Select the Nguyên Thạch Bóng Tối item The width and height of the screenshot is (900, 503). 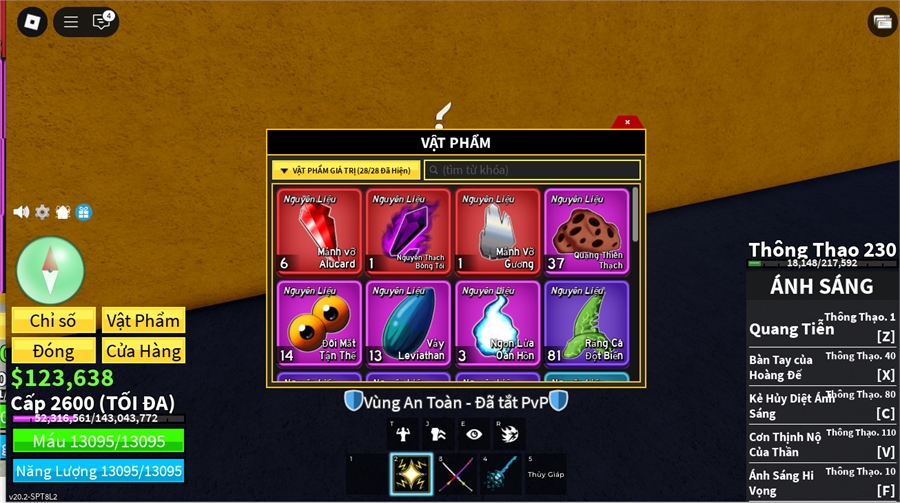(x=408, y=231)
